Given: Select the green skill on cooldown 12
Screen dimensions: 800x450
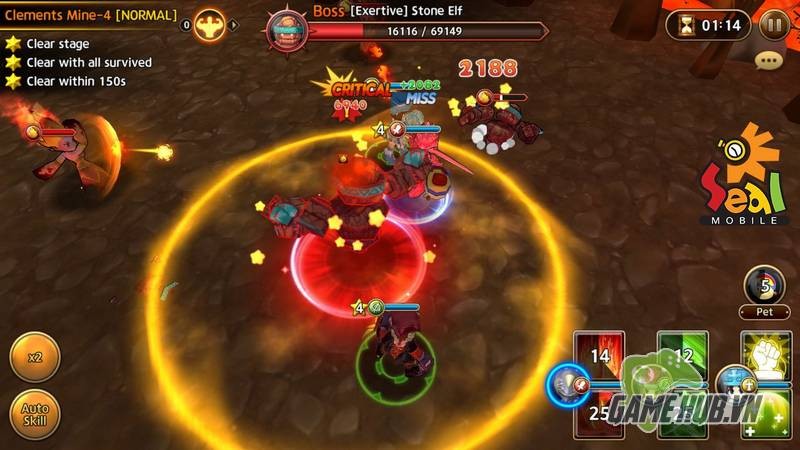Looking at the screenshot, I should coord(682,356).
